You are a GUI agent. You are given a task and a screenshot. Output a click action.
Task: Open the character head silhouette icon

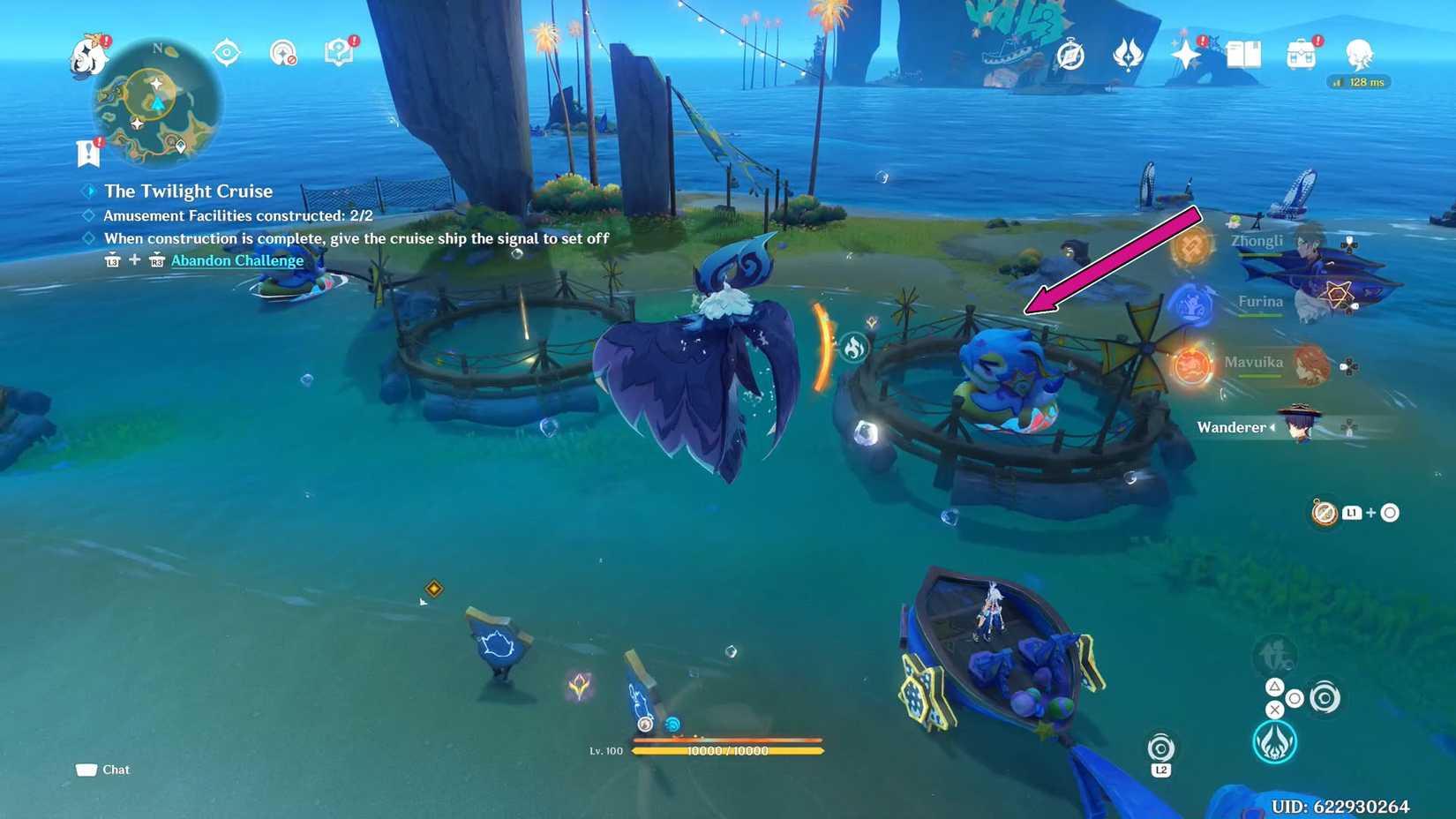[1359, 55]
